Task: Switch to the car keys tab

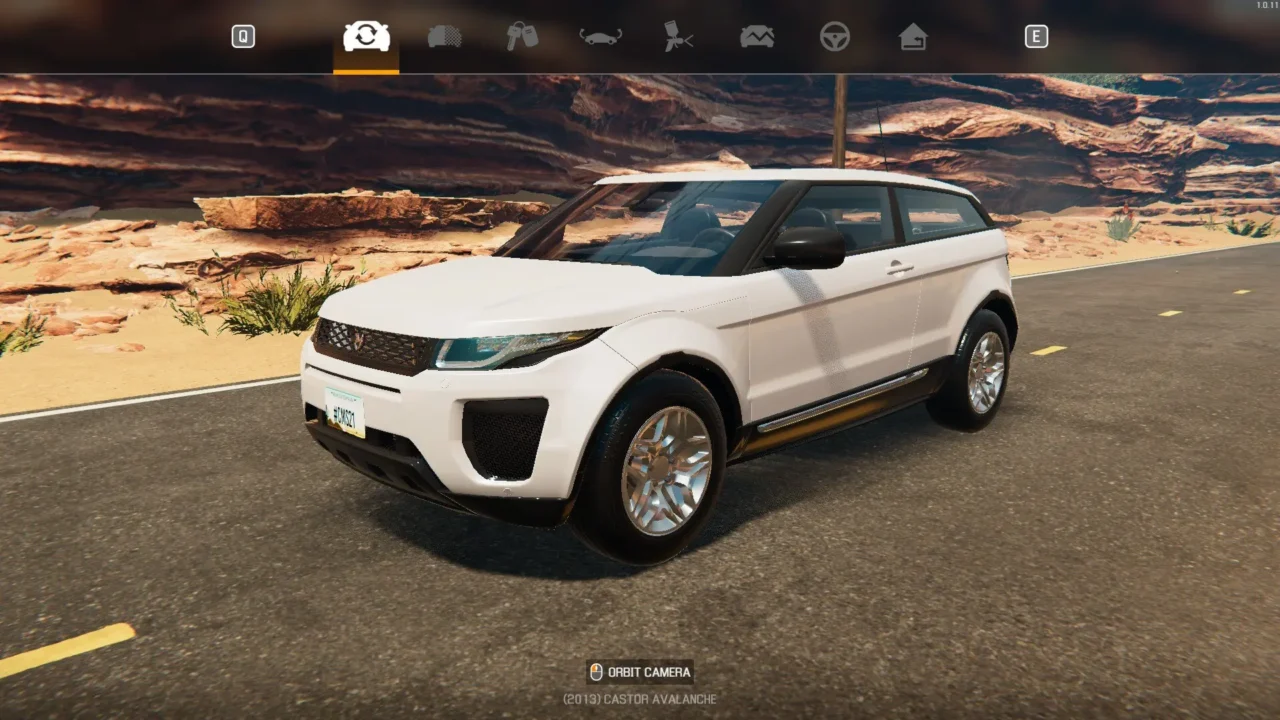Action: [522, 37]
